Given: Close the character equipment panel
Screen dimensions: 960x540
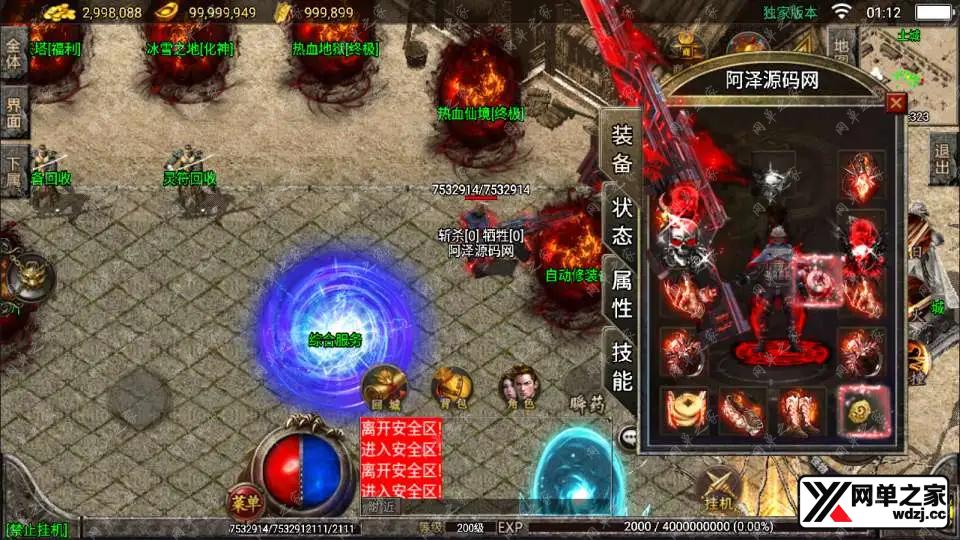Looking at the screenshot, I should pyautogui.click(x=896, y=103).
